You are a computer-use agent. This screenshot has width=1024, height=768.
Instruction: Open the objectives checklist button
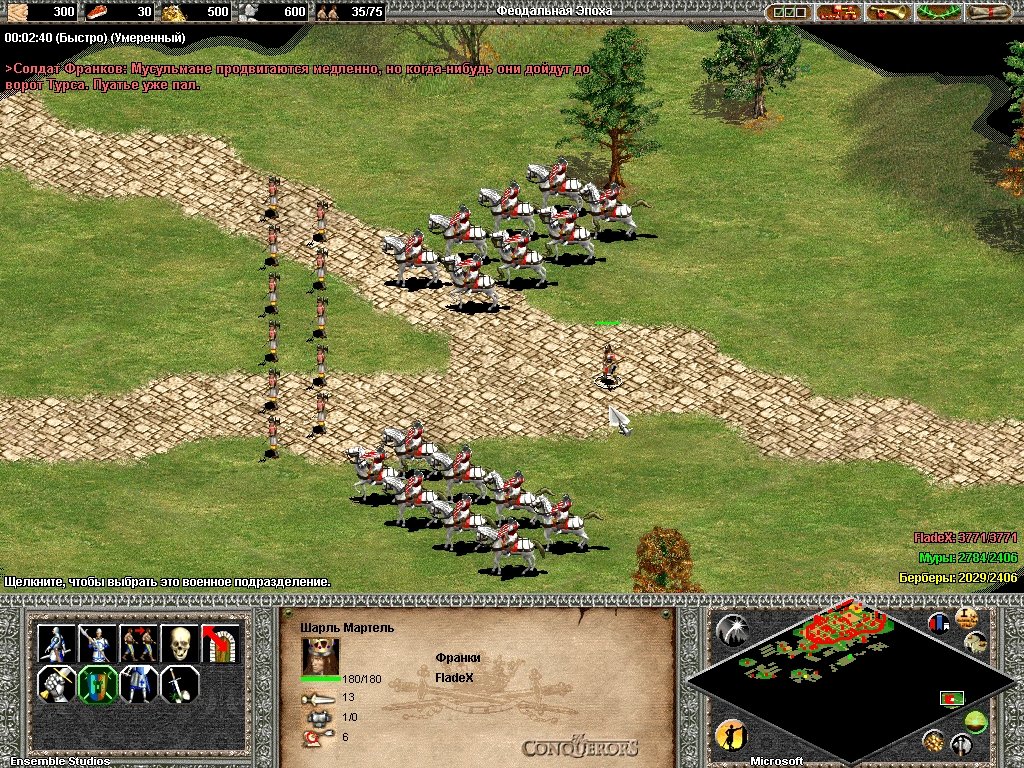pyautogui.click(x=787, y=12)
